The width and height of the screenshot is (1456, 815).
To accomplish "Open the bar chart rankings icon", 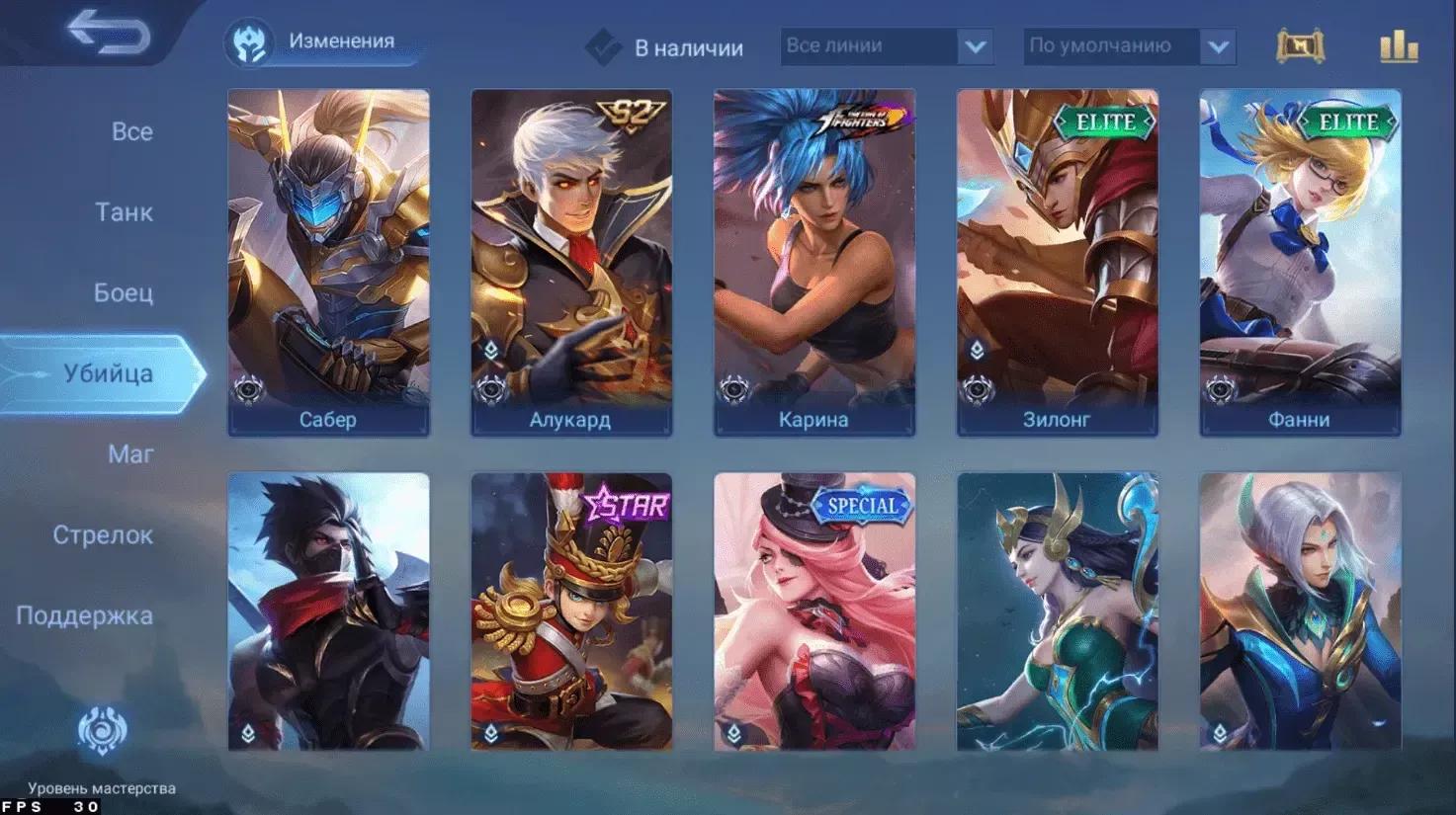I will [1399, 46].
